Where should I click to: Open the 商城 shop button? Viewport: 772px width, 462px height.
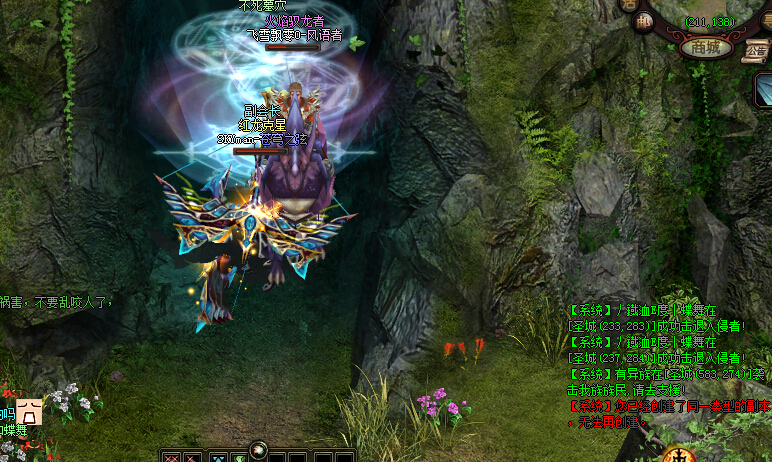(x=705, y=46)
